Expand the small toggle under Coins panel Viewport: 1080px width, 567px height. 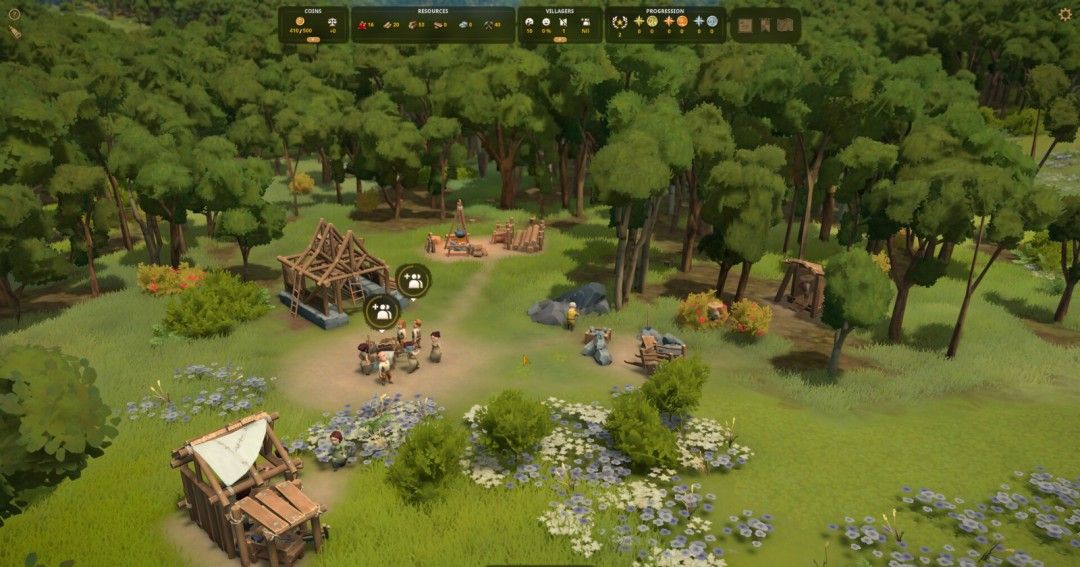(x=313, y=40)
